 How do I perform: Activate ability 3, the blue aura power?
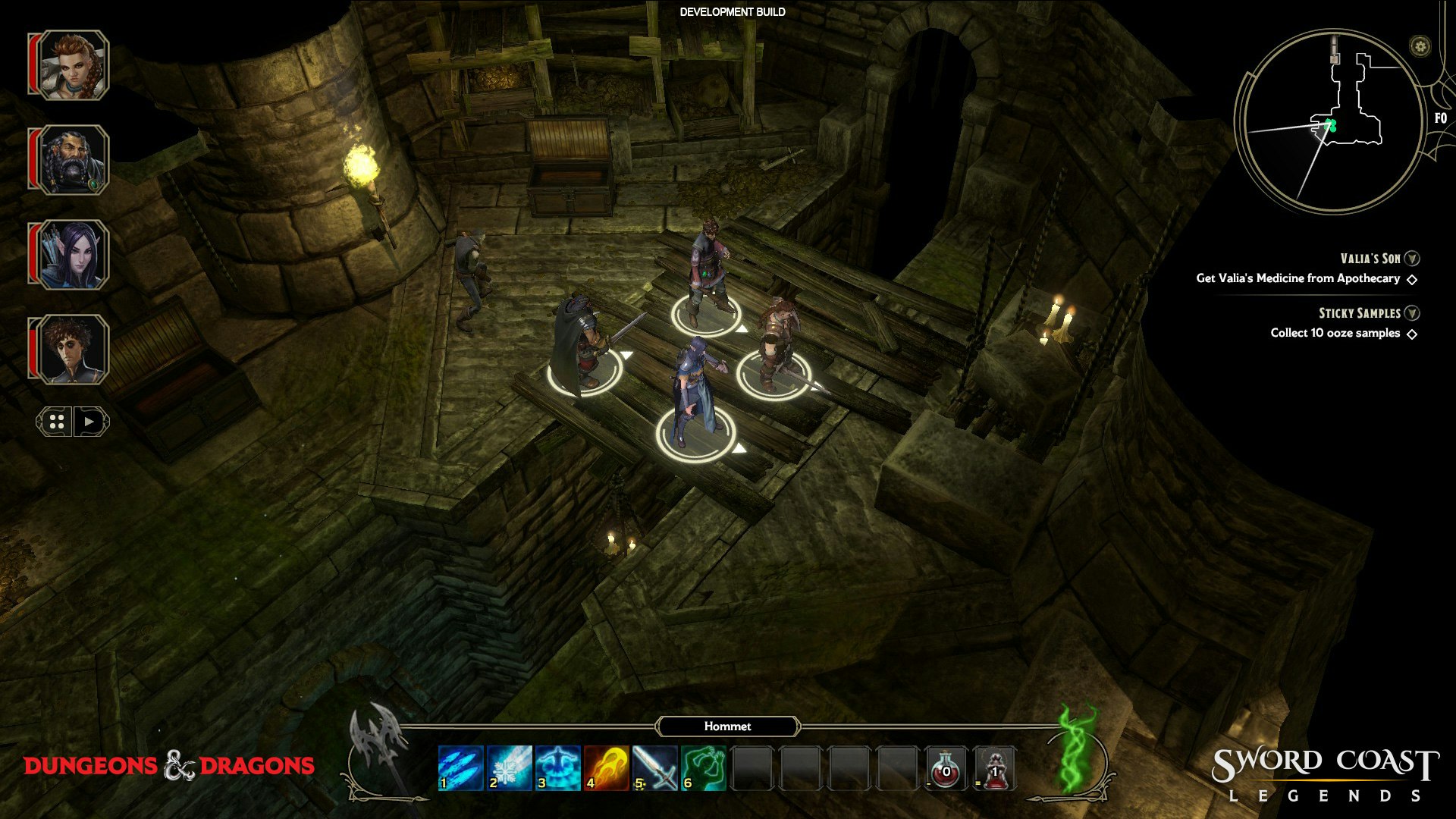pos(557,767)
